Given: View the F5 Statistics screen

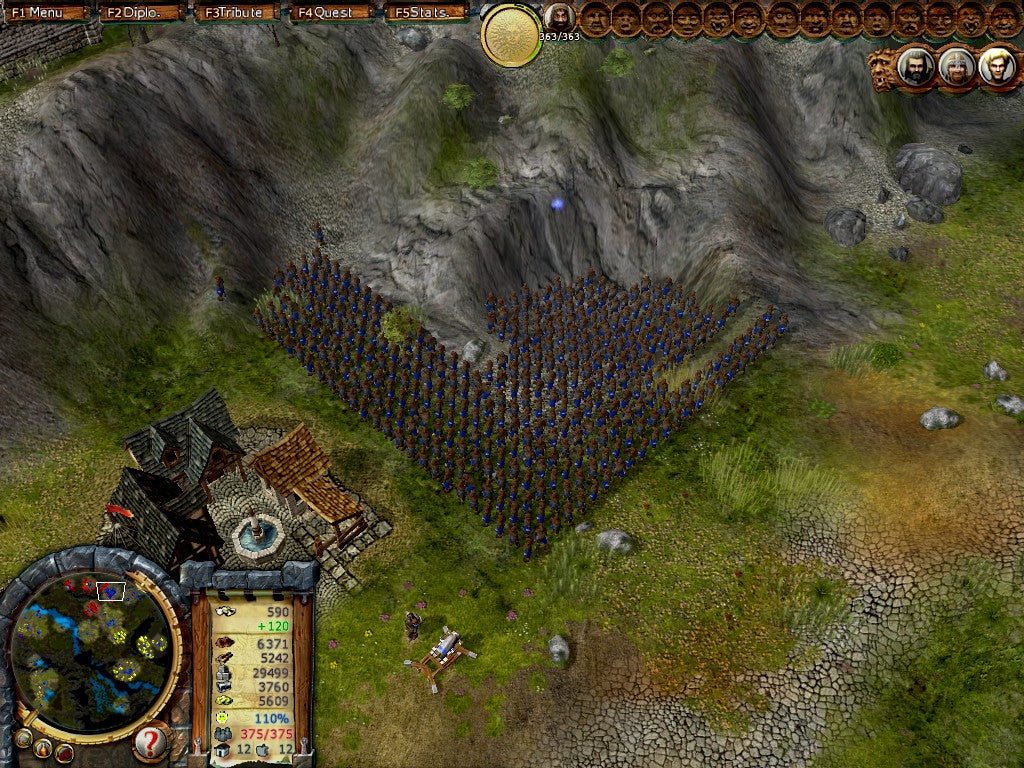Looking at the screenshot, I should (x=426, y=13).
